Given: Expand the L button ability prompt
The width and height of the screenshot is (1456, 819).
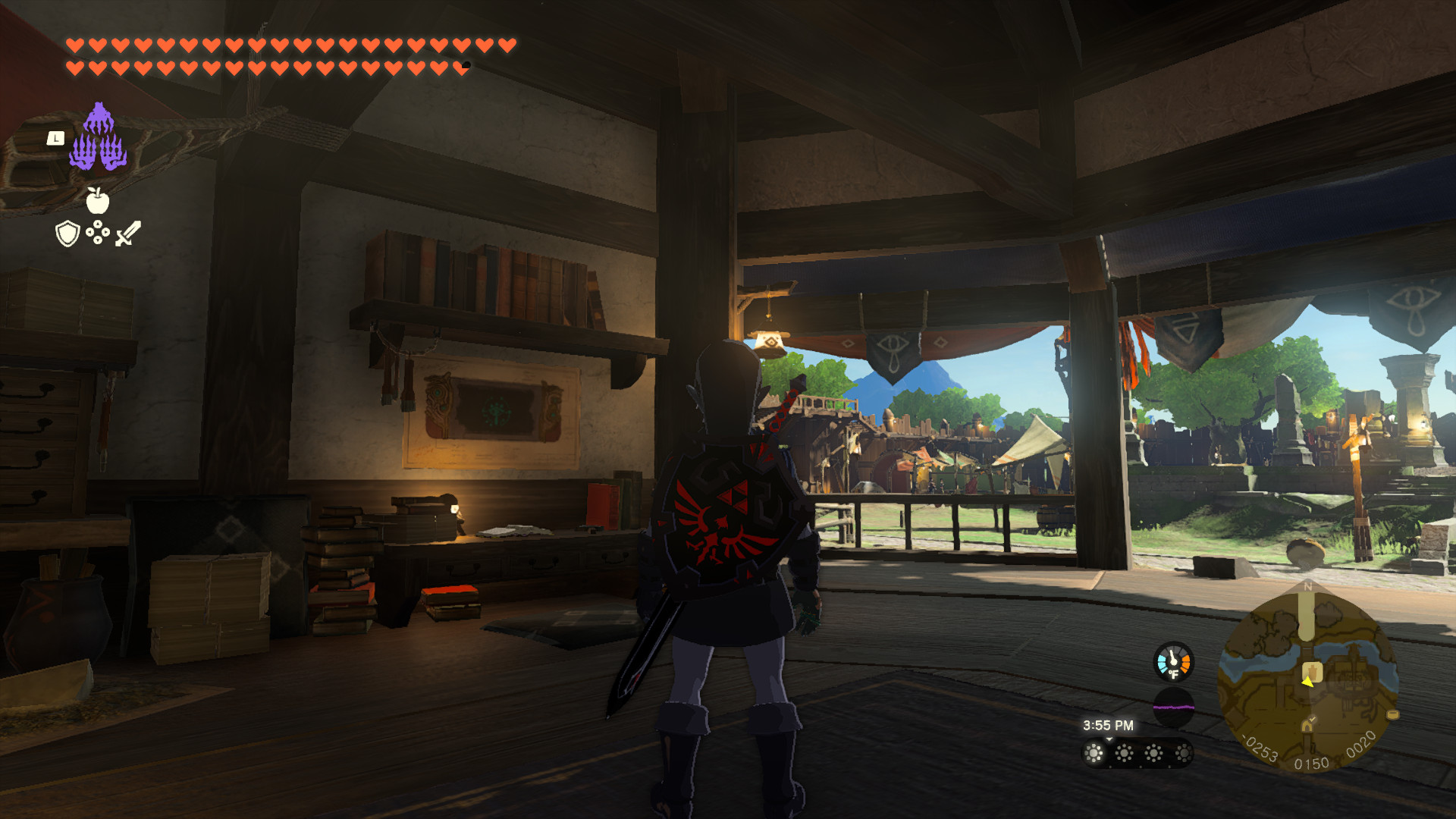Looking at the screenshot, I should tap(56, 139).
